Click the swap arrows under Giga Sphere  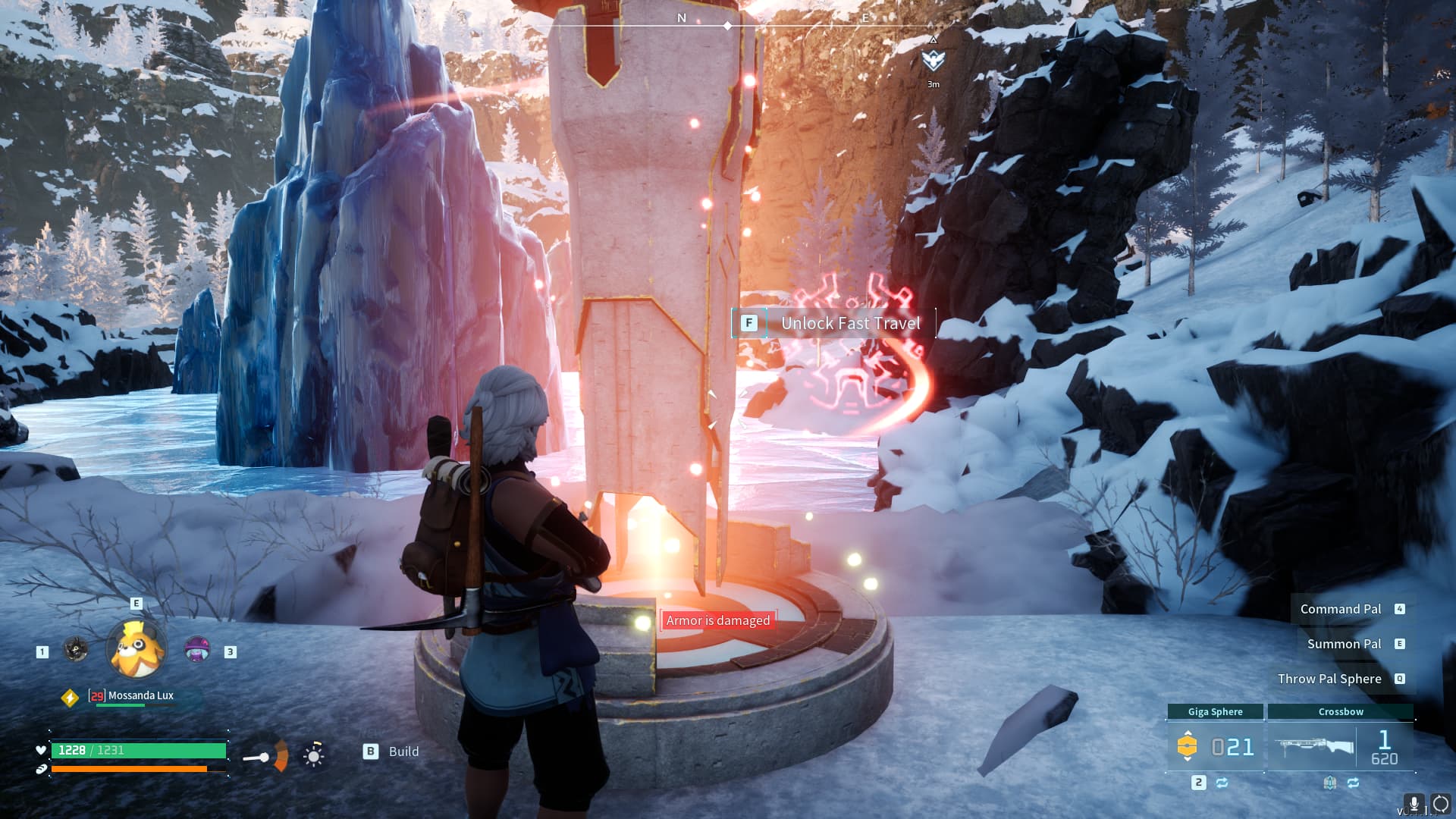coord(1222,783)
